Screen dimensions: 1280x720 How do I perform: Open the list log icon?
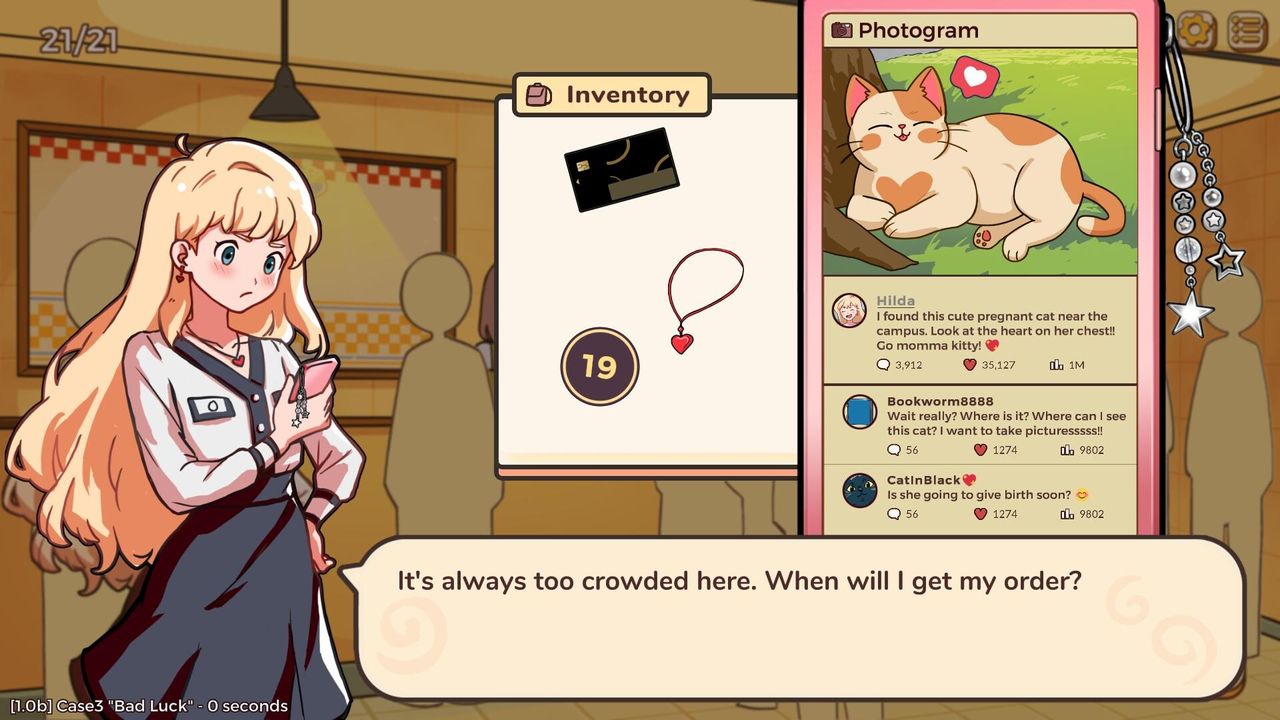pyautogui.click(x=1246, y=31)
